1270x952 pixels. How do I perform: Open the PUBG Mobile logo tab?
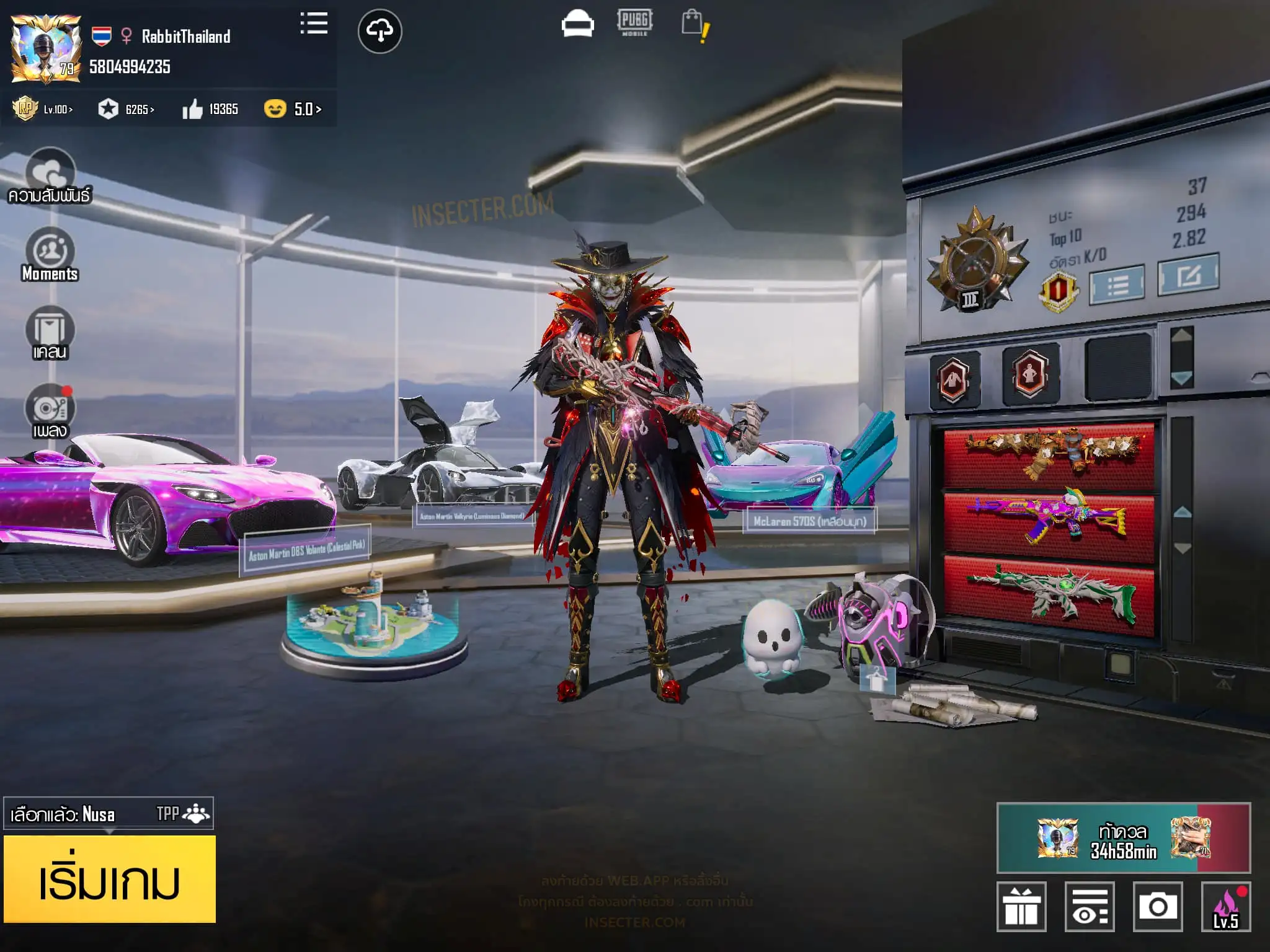[x=634, y=23]
